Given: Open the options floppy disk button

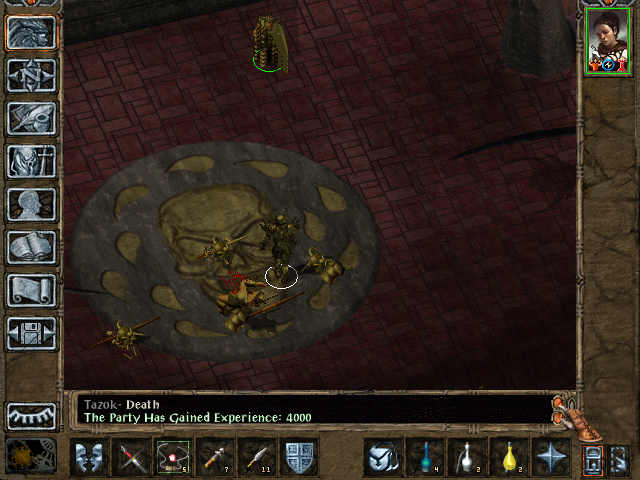Looking at the screenshot, I should point(31,333).
